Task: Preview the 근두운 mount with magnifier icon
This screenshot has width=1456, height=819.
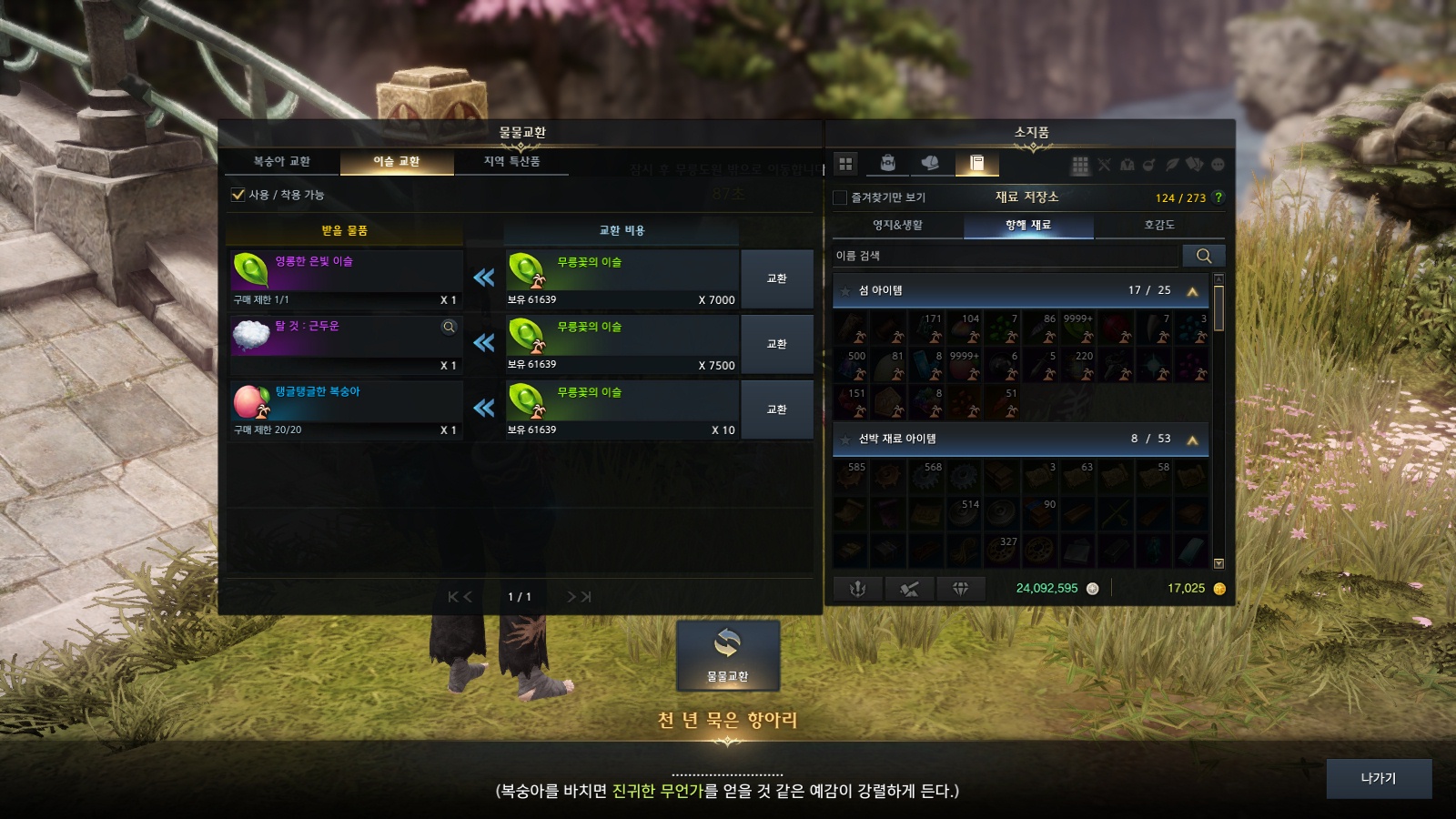Action: 449,327
